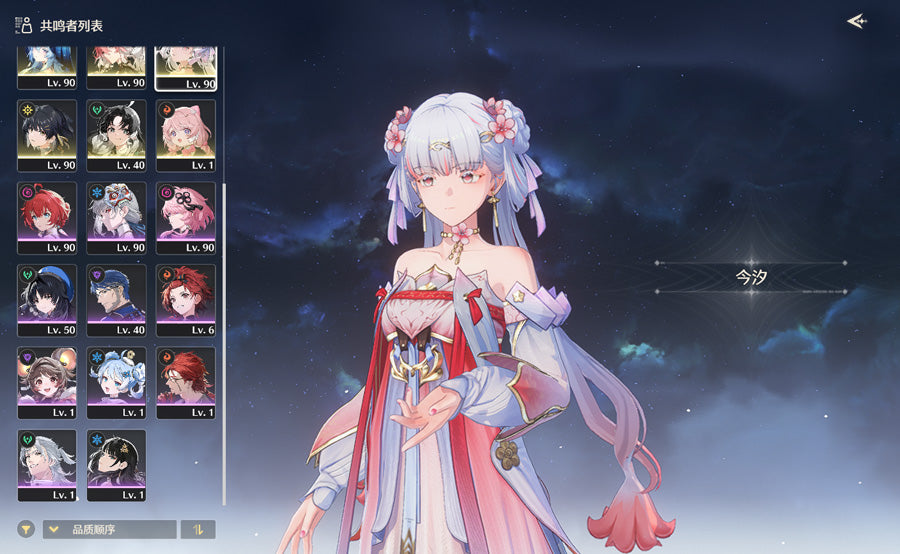Select the red-haired Lv. 6 character
The height and width of the screenshot is (554, 900).
pos(186,300)
